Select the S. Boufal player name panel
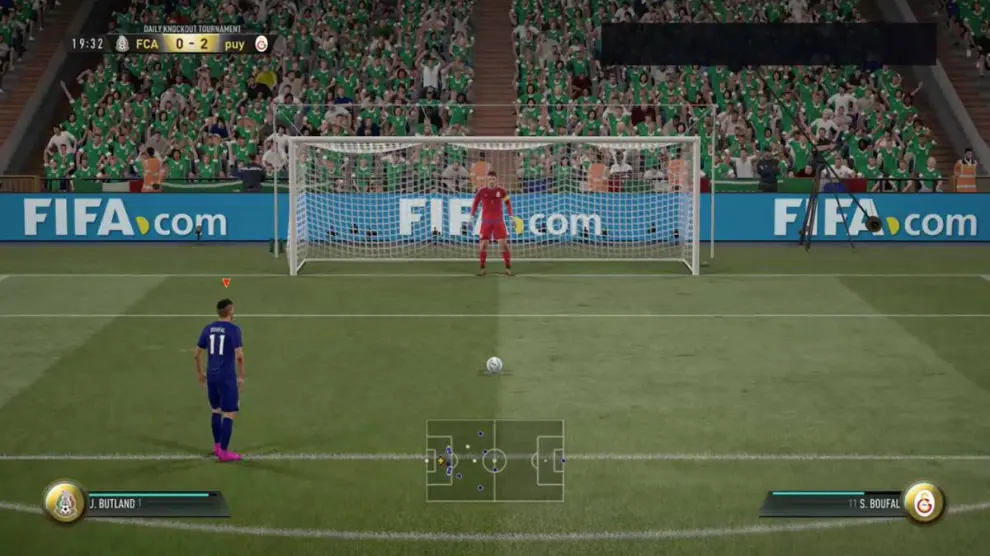 pos(832,503)
